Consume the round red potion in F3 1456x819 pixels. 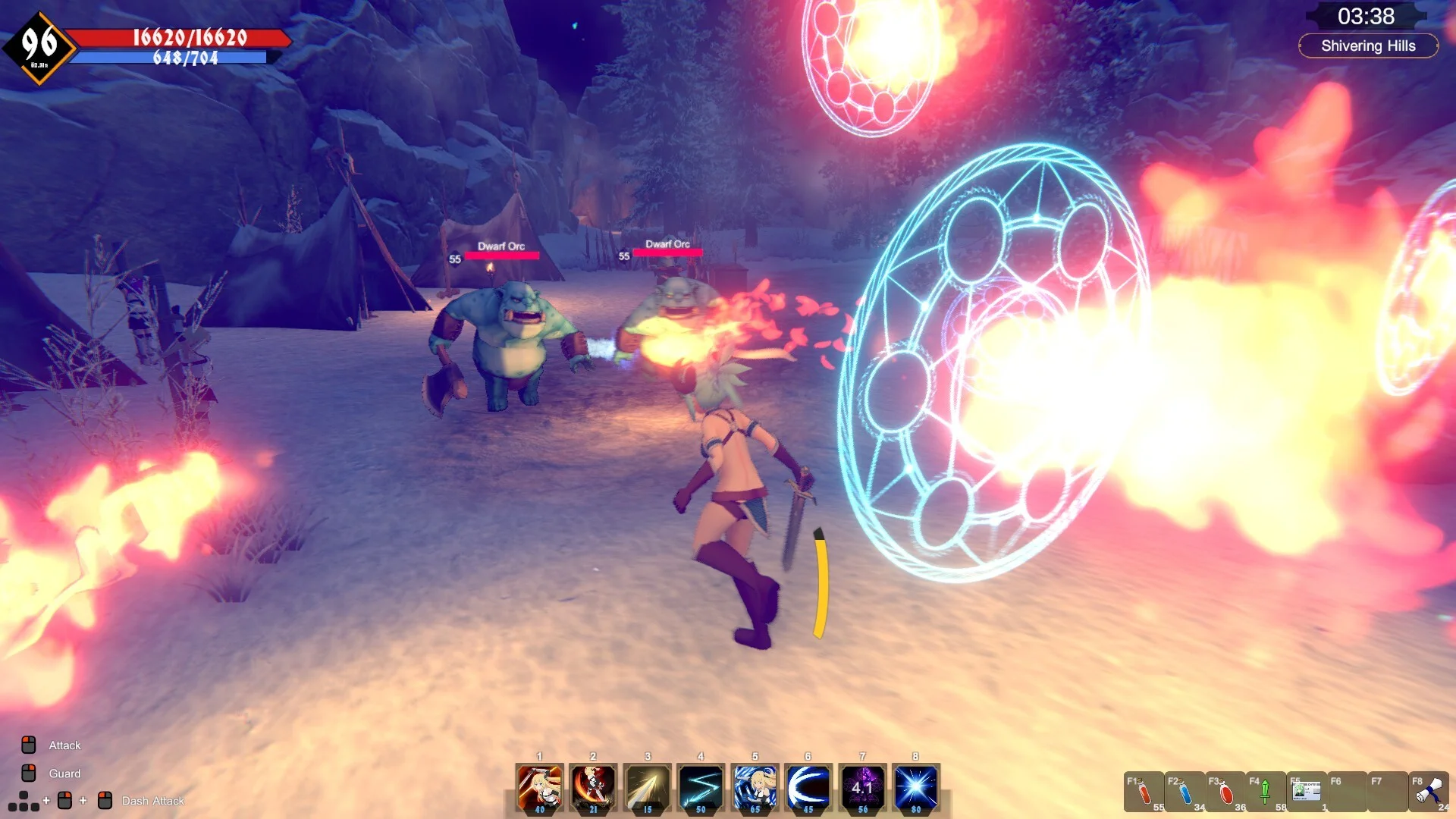[x=1225, y=792]
